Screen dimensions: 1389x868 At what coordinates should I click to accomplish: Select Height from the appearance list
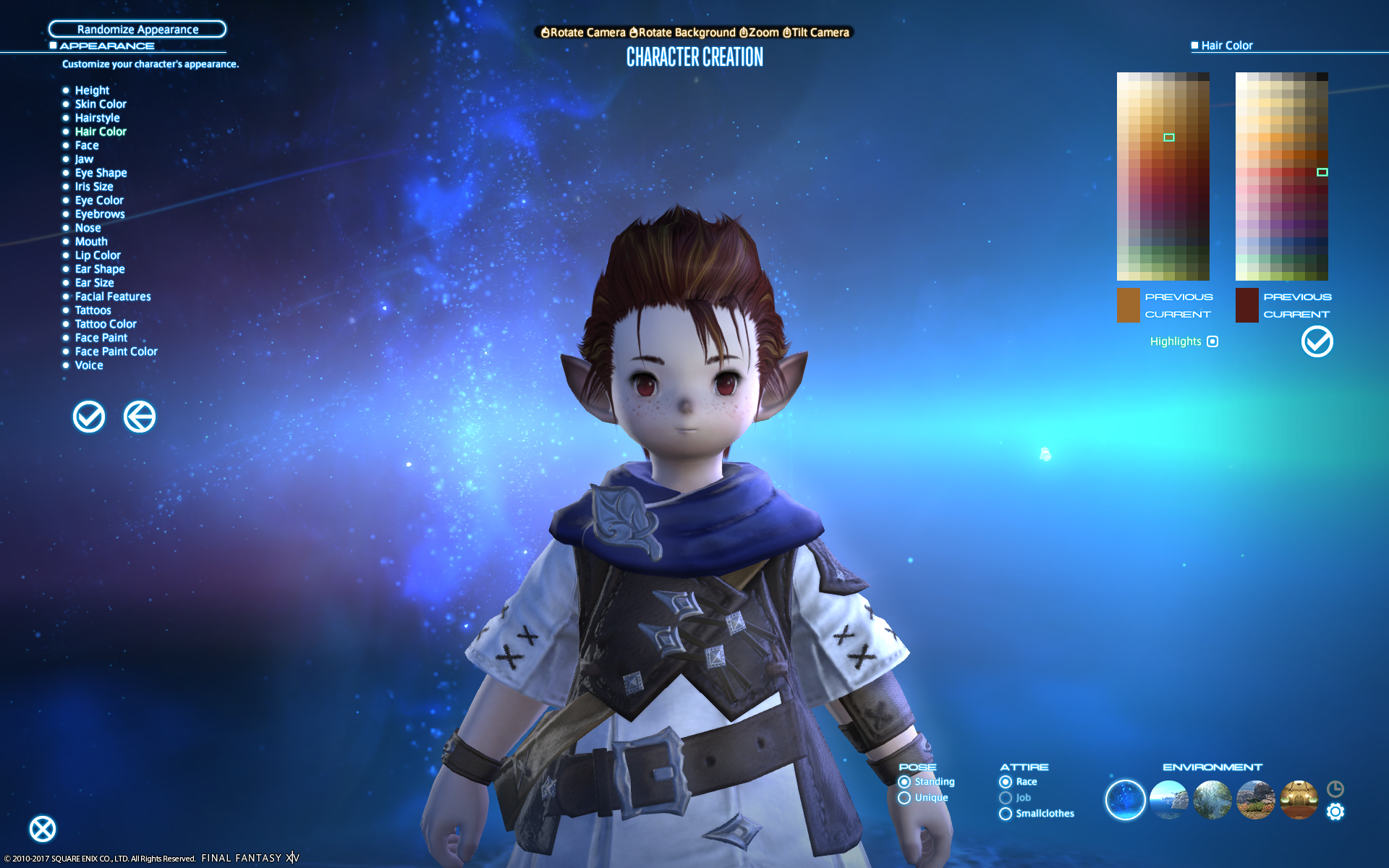[92, 90]
